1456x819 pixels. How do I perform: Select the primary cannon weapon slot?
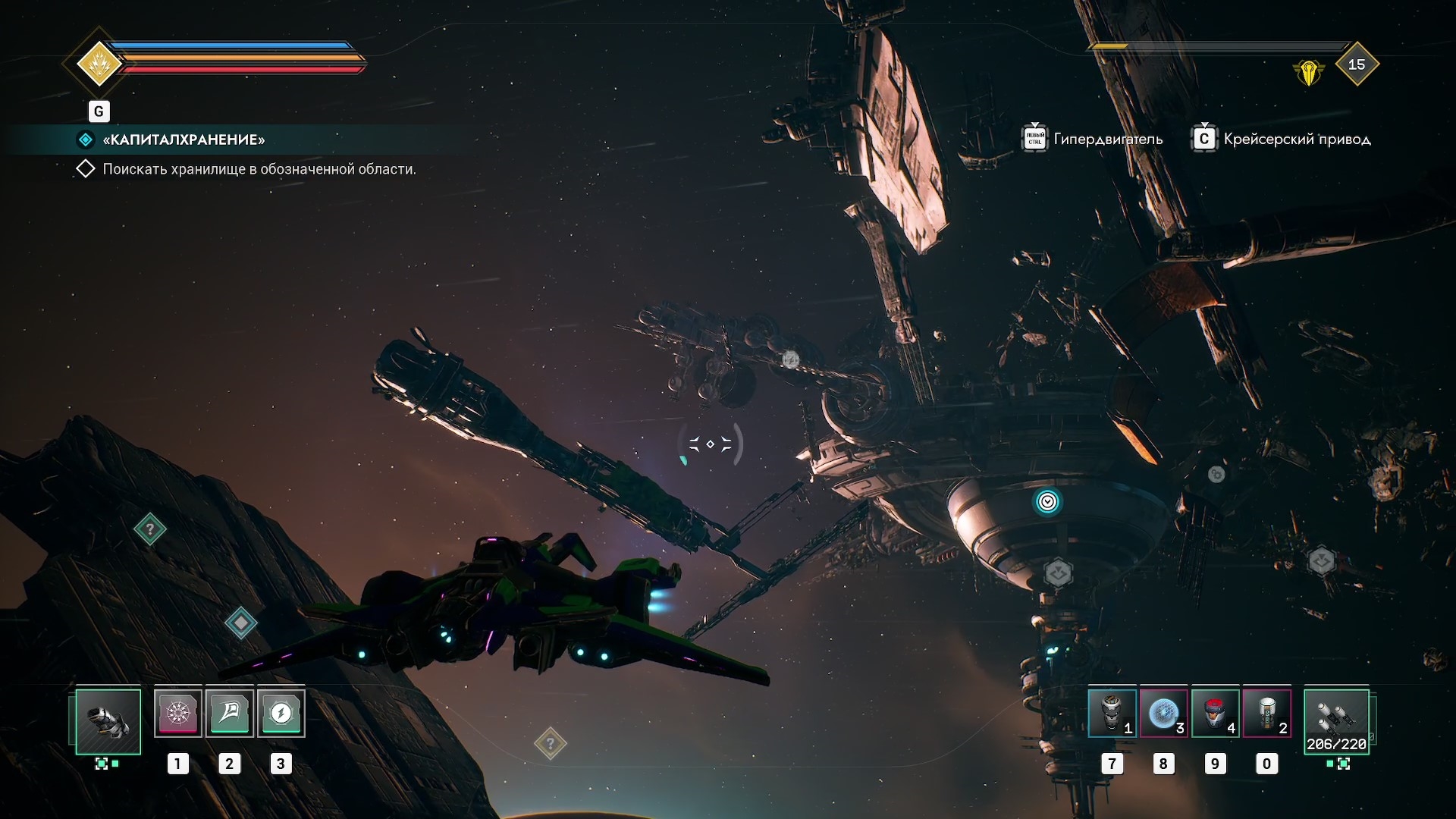click(x=108, y=720)
